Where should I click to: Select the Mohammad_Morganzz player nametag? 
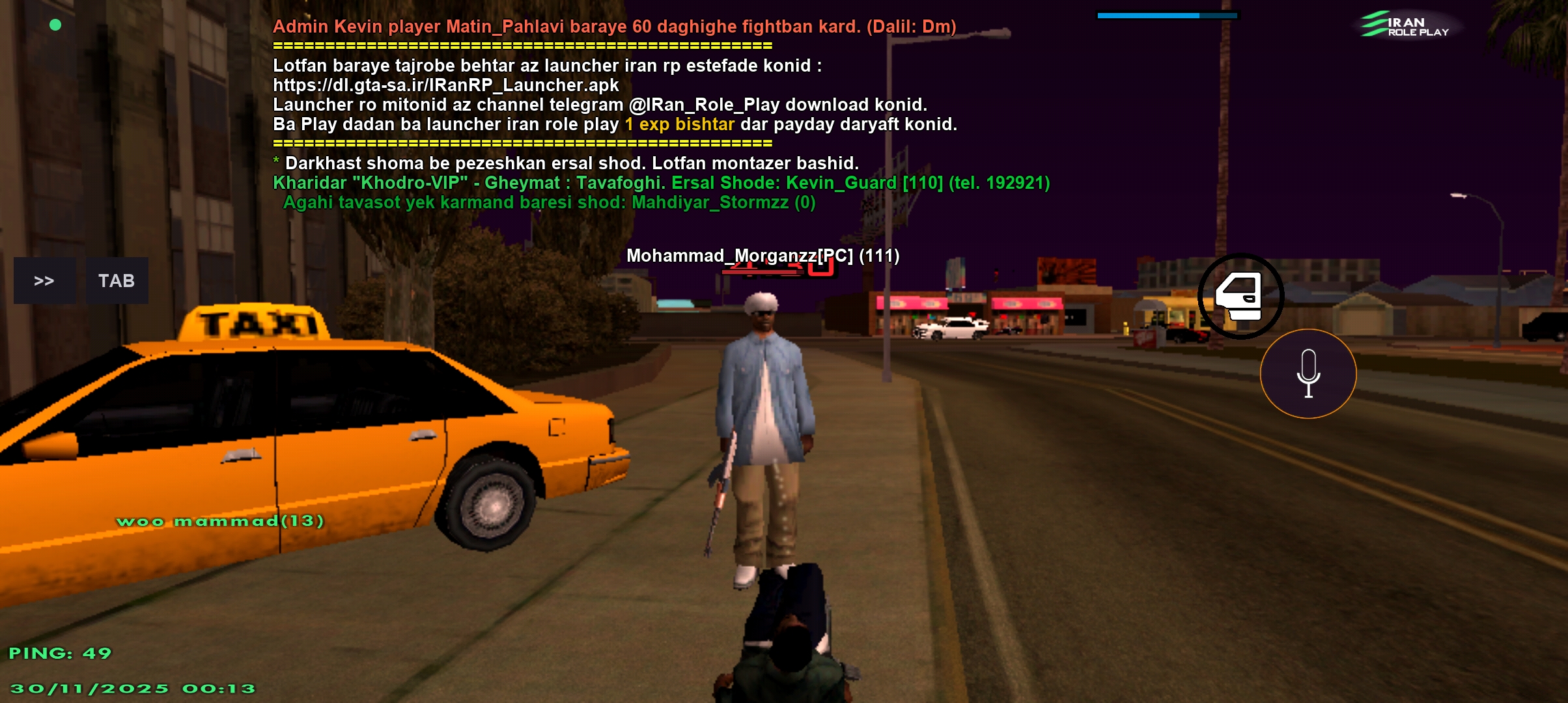coord(762,256)
